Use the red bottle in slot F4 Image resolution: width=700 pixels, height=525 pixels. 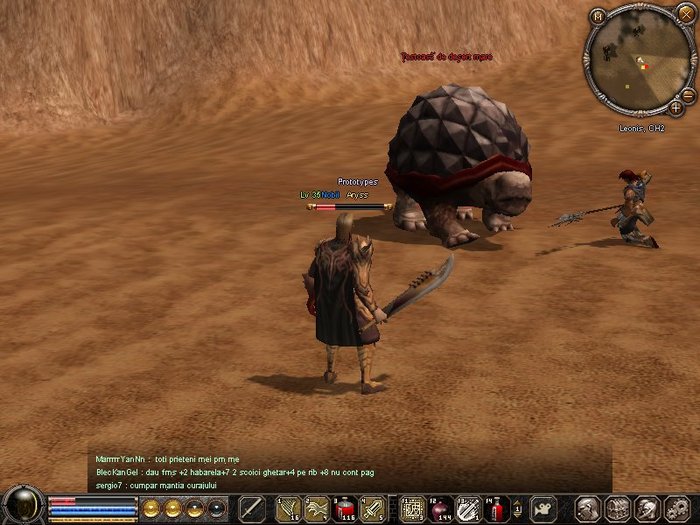[495, 508]
